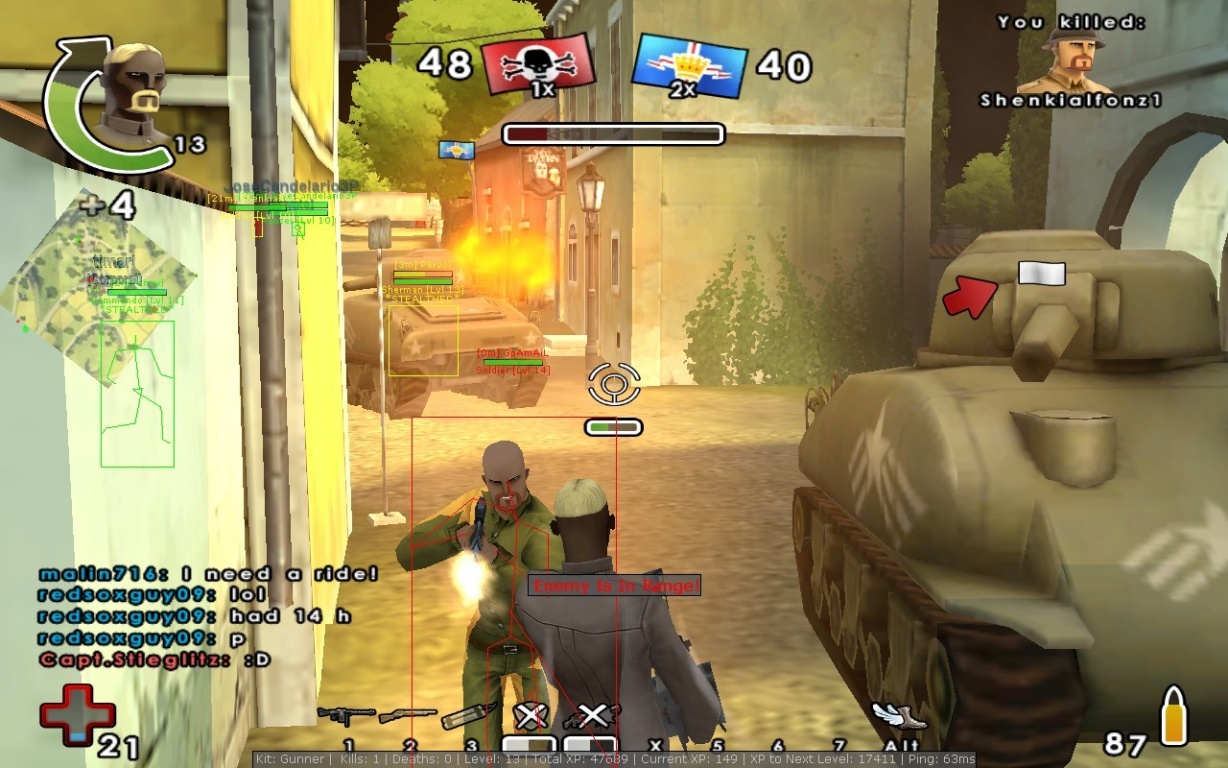The image size is (1228, 768).
Task: Click the blue crown team flag
Action: (690, 65)
